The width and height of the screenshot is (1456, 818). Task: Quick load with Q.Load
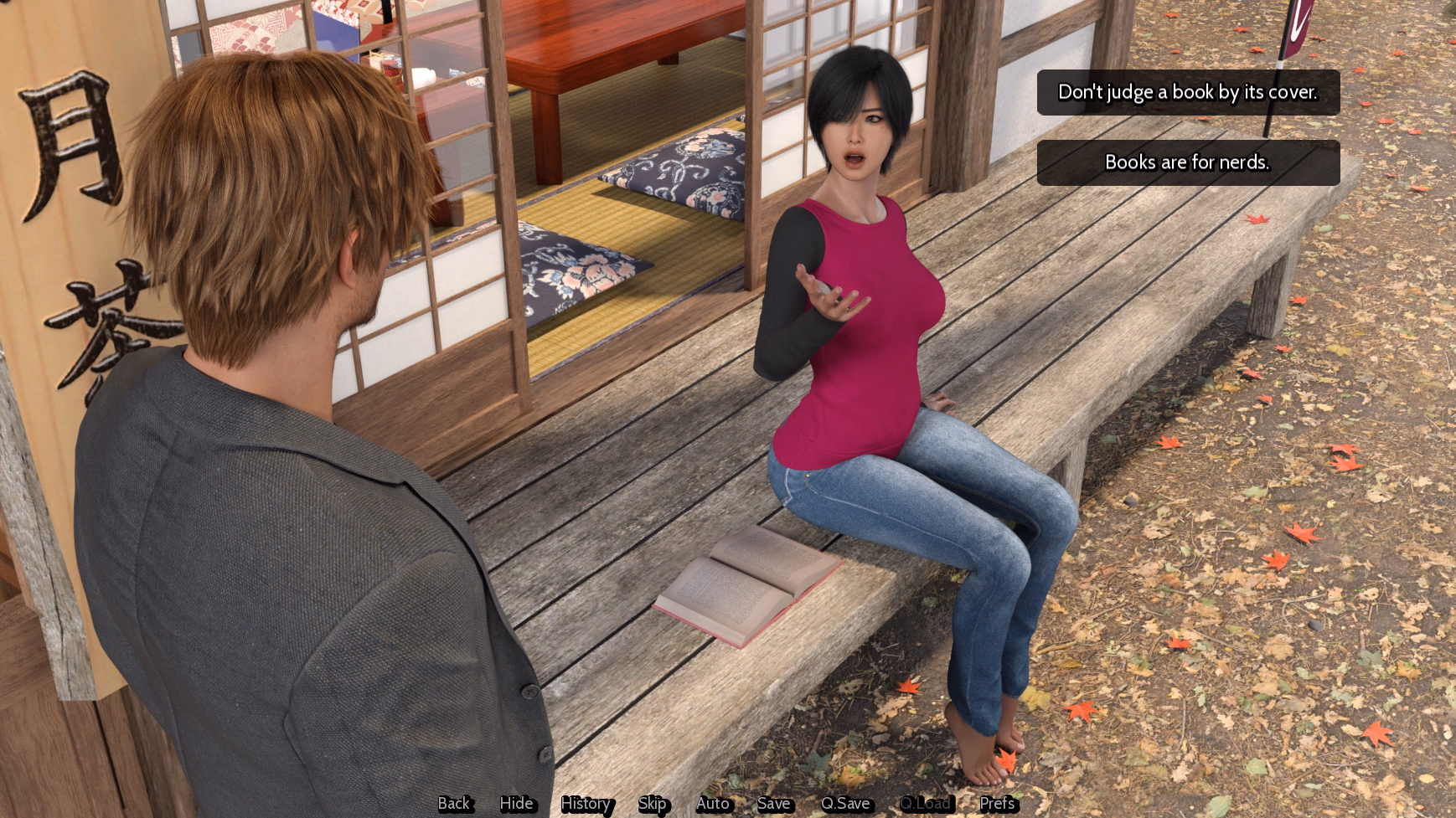[925, 804]
